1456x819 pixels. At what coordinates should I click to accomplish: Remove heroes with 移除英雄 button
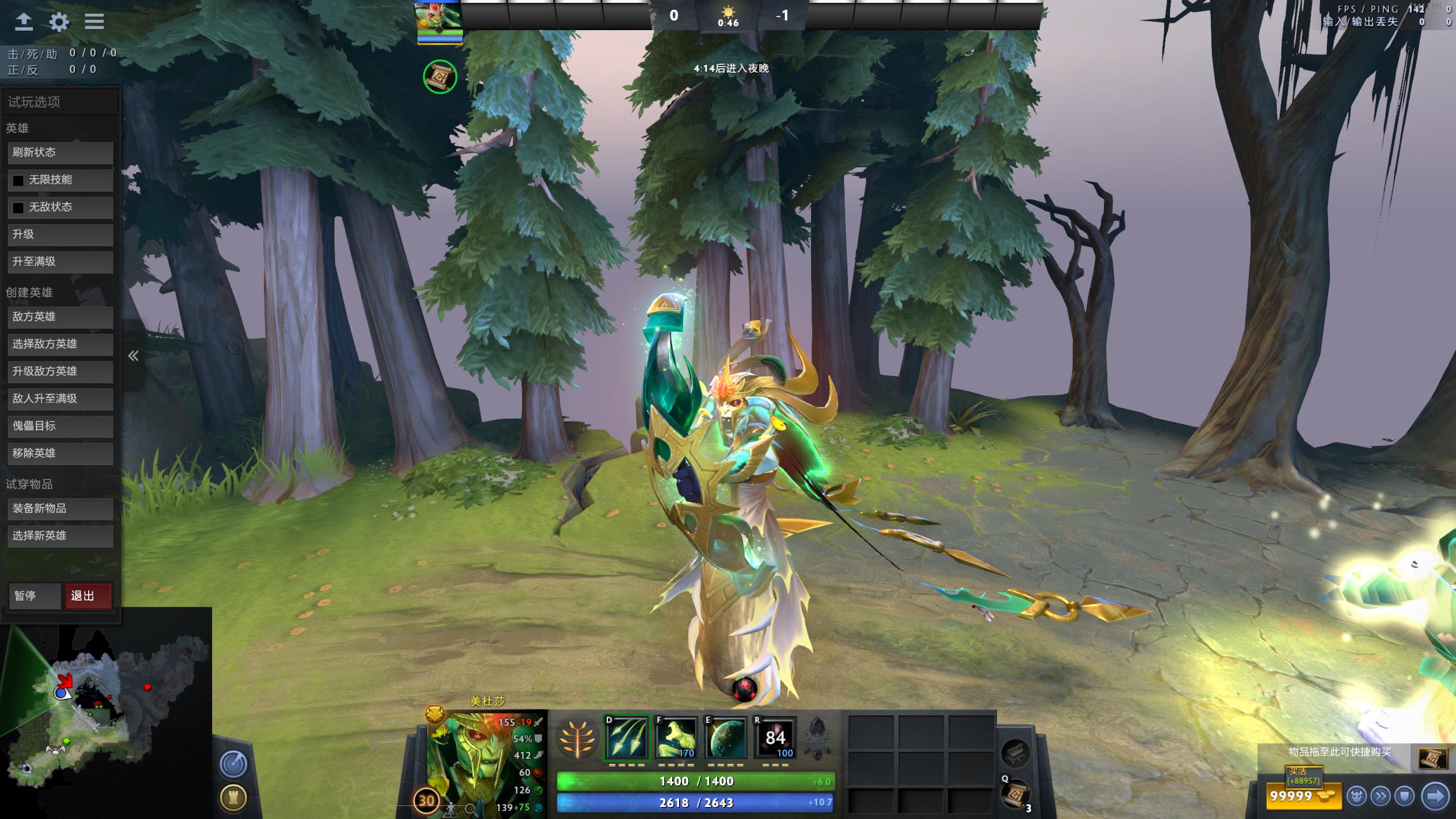(x=60, y=453)
